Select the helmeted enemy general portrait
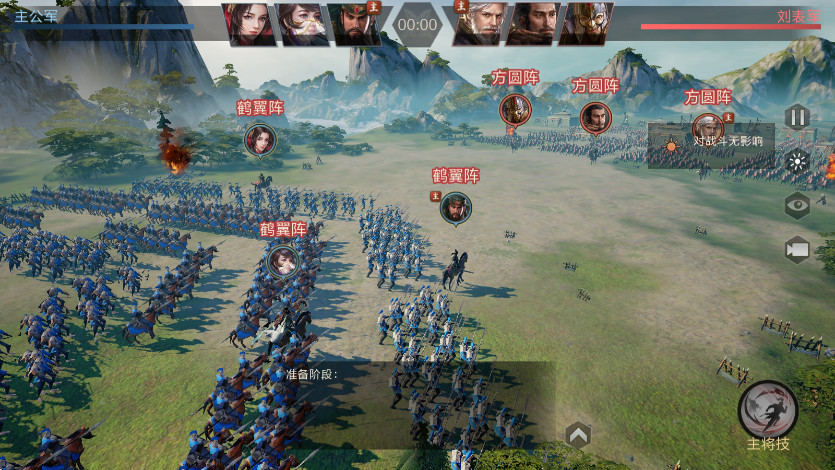Viewport: 835px width, 470px height. 585,24
